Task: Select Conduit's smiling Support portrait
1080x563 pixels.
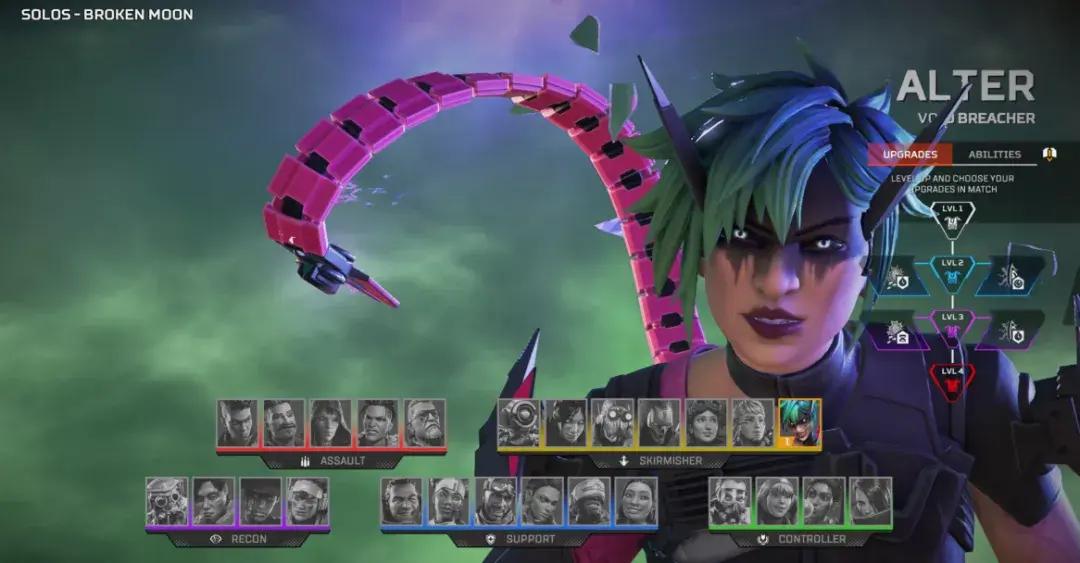Action: coord(636,500)
